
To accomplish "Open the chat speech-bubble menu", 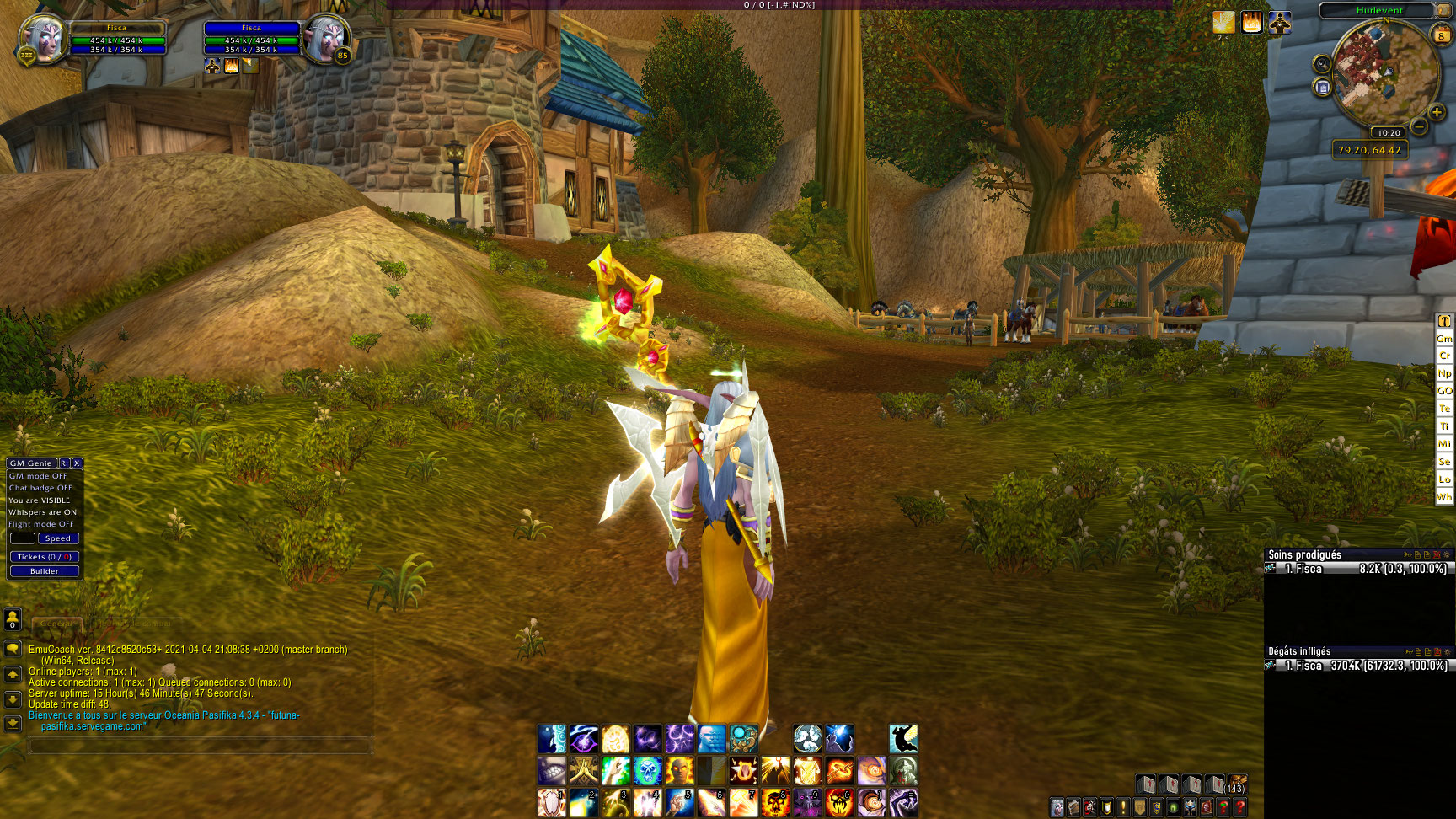I will pyautogui.click(x=13, y=649).
